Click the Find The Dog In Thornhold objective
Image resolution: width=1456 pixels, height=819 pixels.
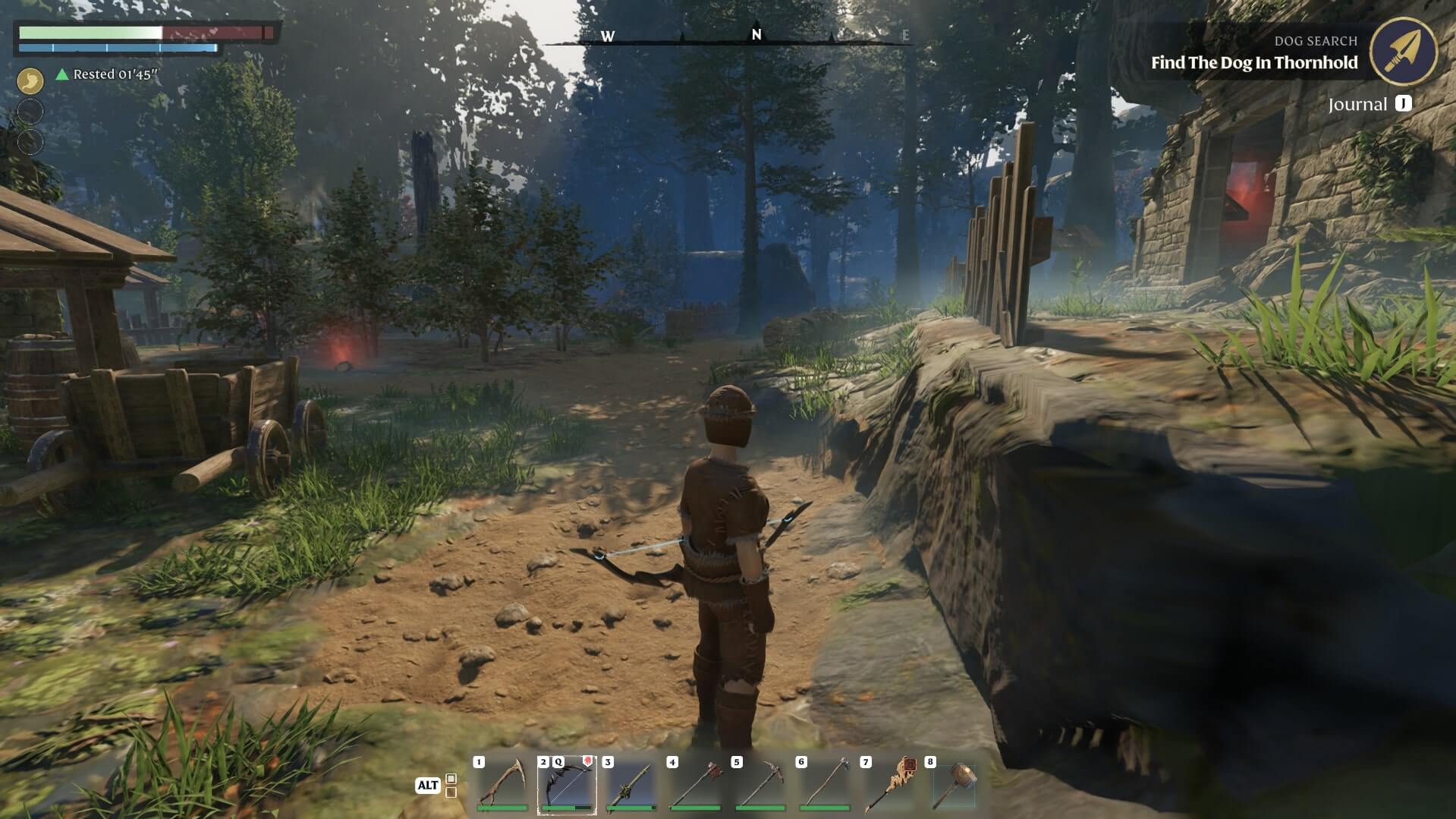tap(1255, 64)
